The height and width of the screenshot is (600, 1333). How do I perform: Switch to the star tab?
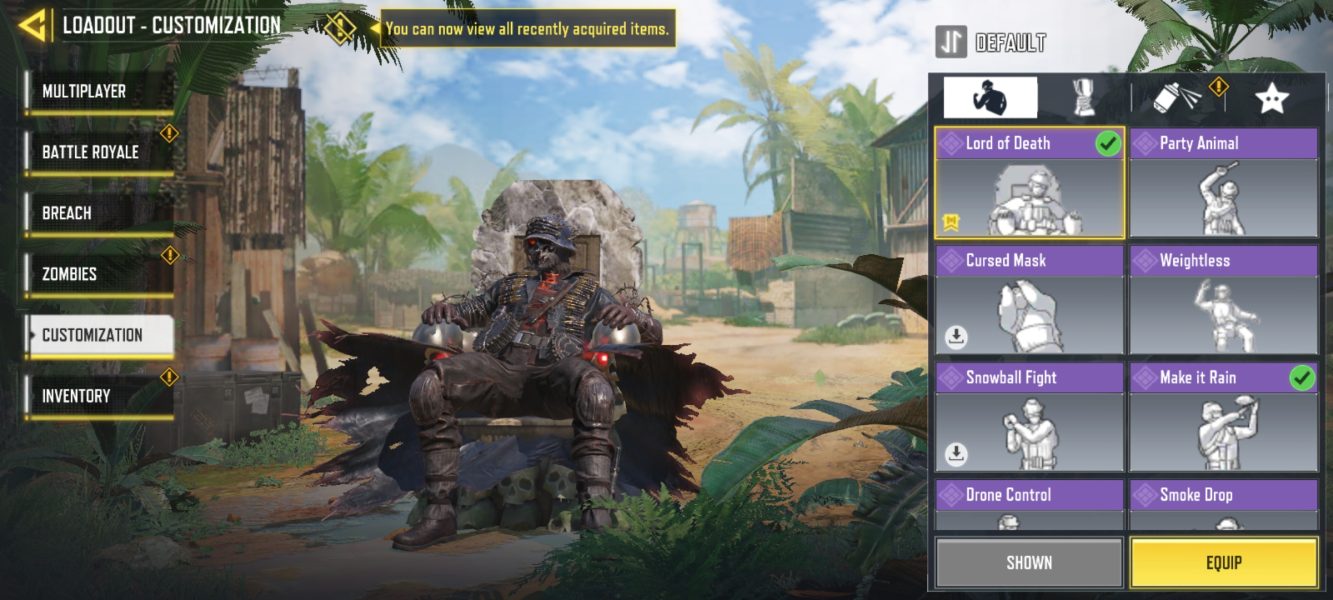tap(1271, 98)
